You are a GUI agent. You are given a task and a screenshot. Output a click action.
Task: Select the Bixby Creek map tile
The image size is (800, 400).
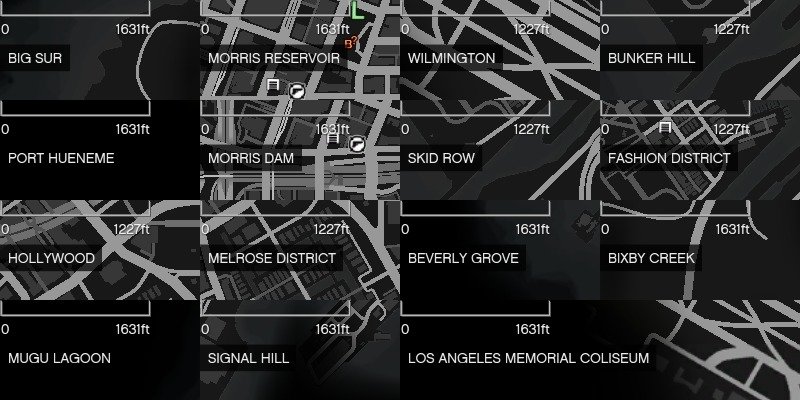[x=700, y=250]
